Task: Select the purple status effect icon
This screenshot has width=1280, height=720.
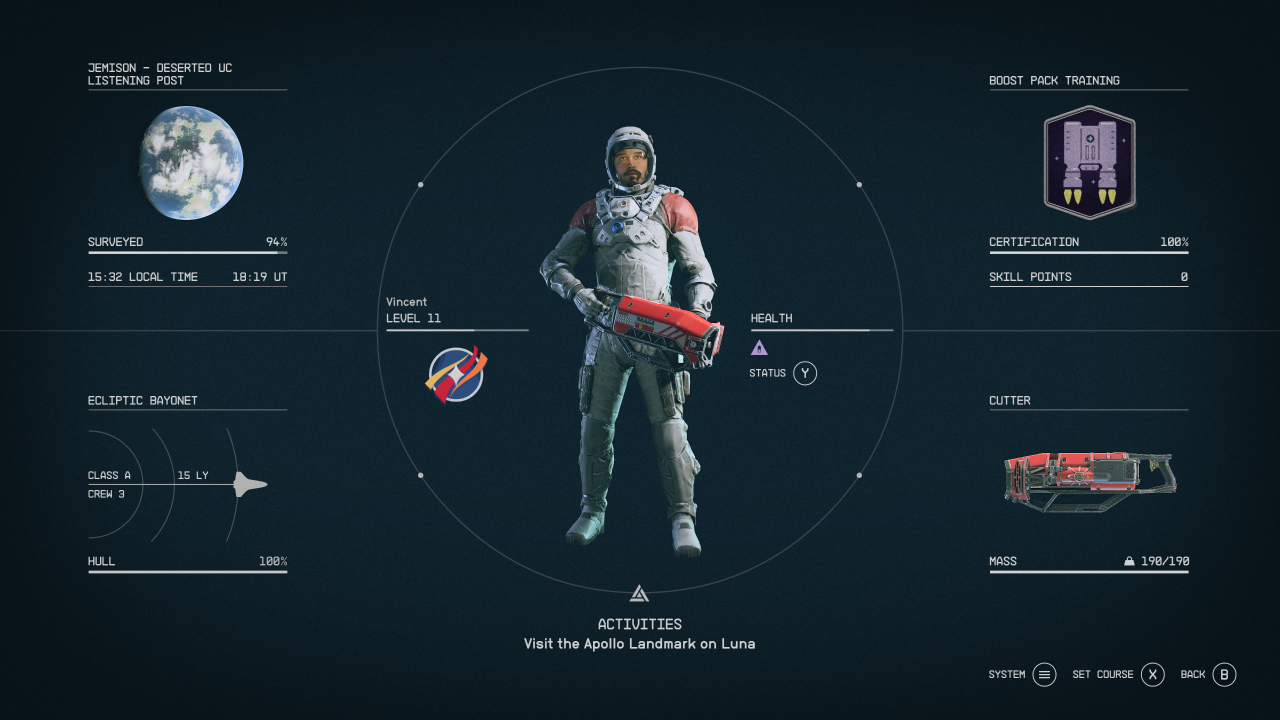Action: tap(759, 348)
